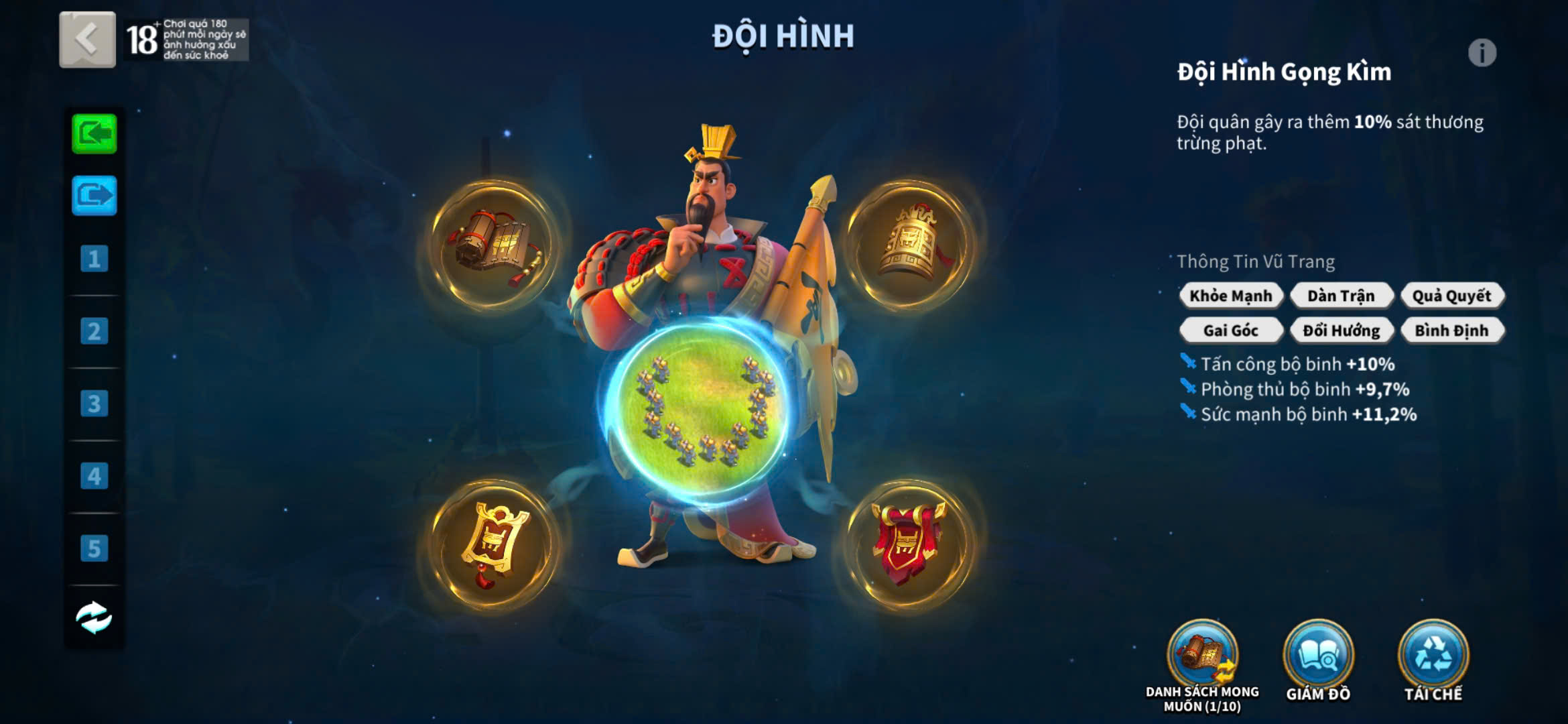This screenshot has height=724, width=1568.
Task: Select the scroll armament slot
Action: [x=493, y=246]
